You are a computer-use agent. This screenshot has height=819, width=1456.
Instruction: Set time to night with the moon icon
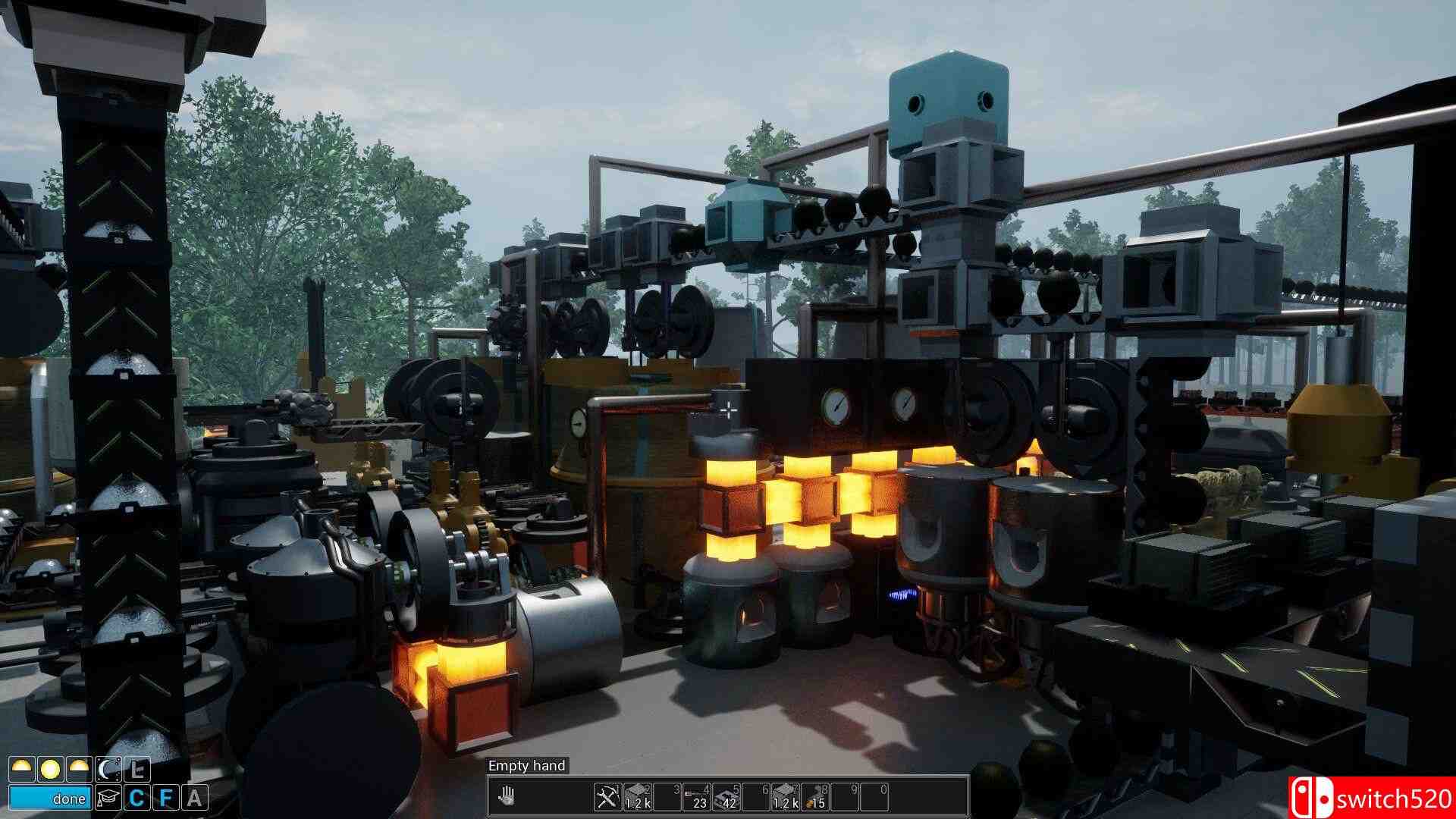coord(108,770)
